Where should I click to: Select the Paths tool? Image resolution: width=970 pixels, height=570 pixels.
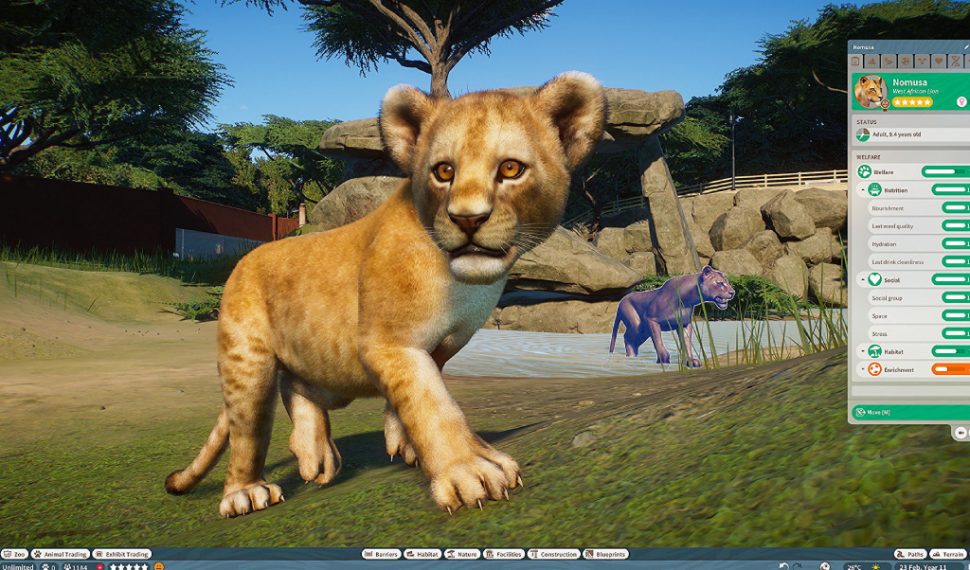click(910, 554)
